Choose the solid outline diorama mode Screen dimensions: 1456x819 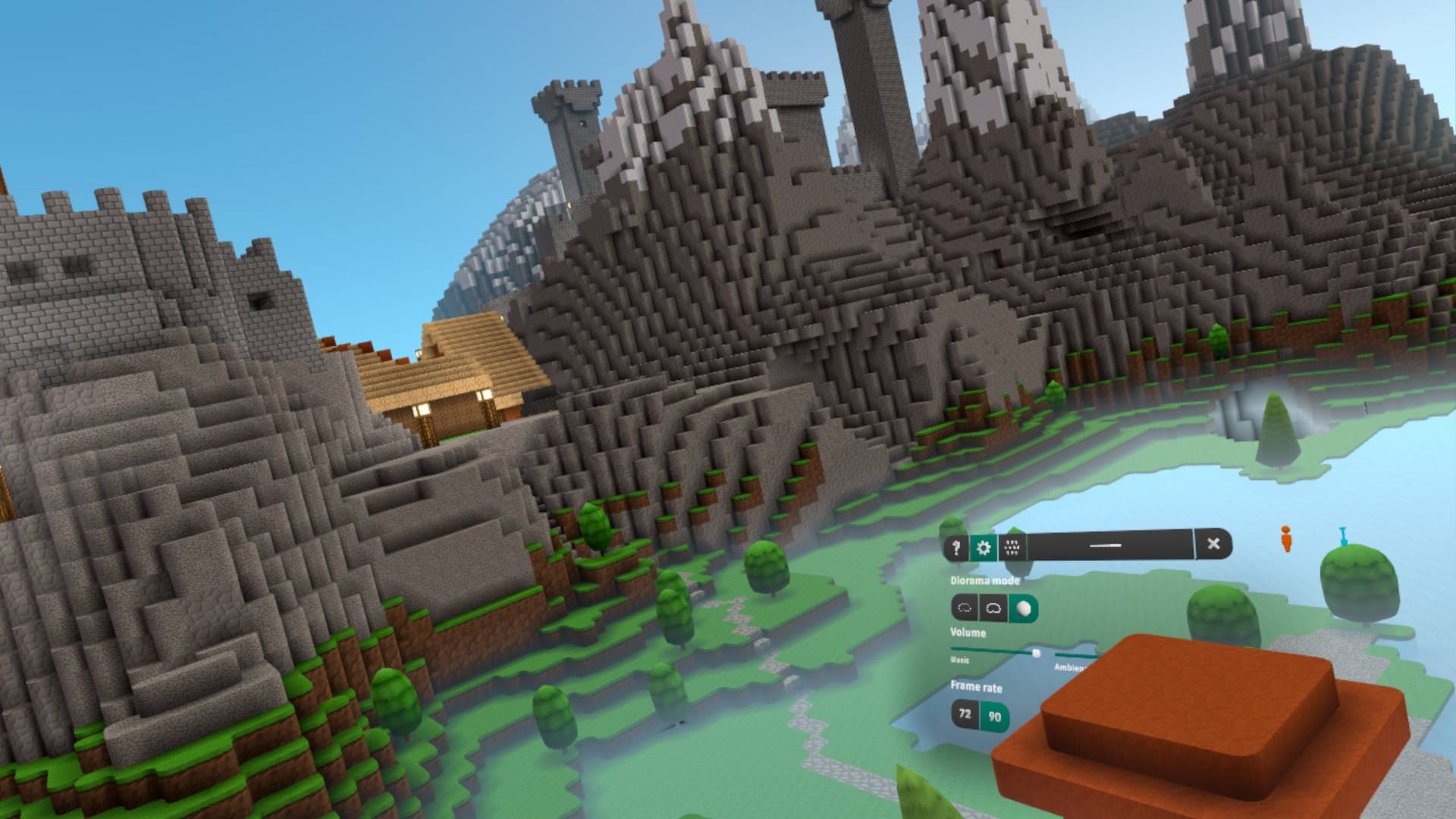pos(993,608)
